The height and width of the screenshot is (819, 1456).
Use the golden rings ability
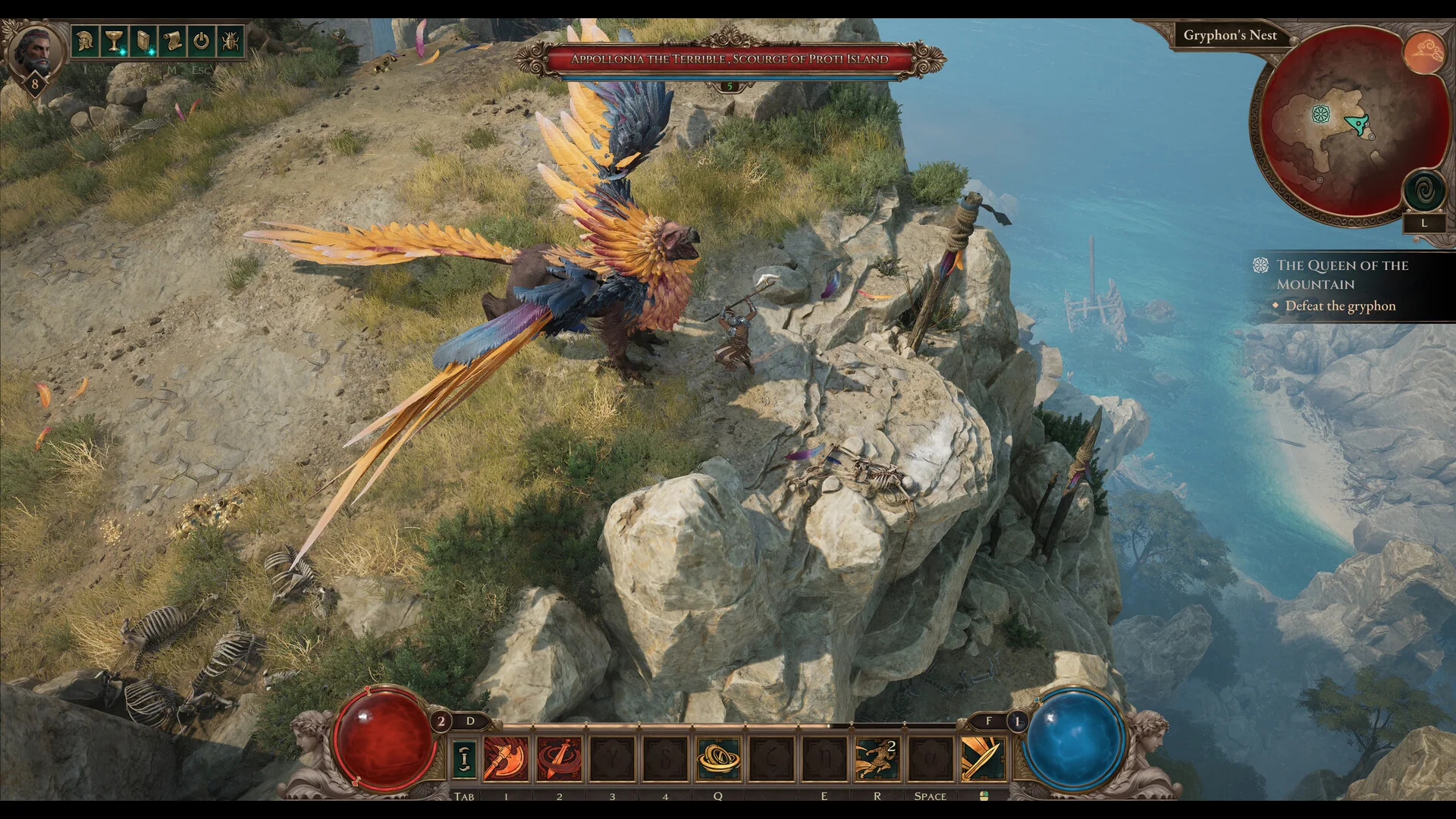tap(718, 758)
